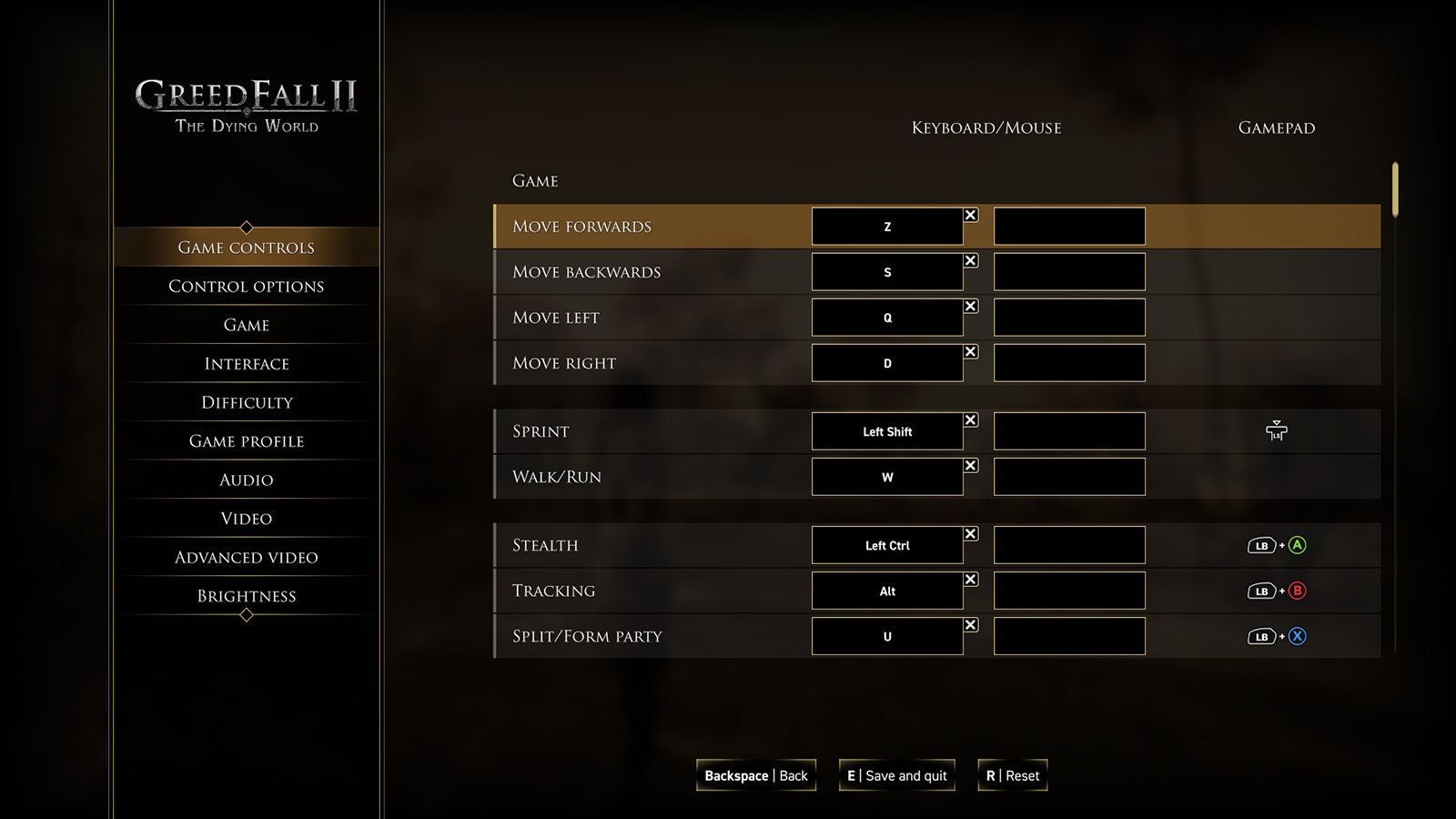
Task: Change the Sprint Left Shift binding
Action: tap(887, 431)
